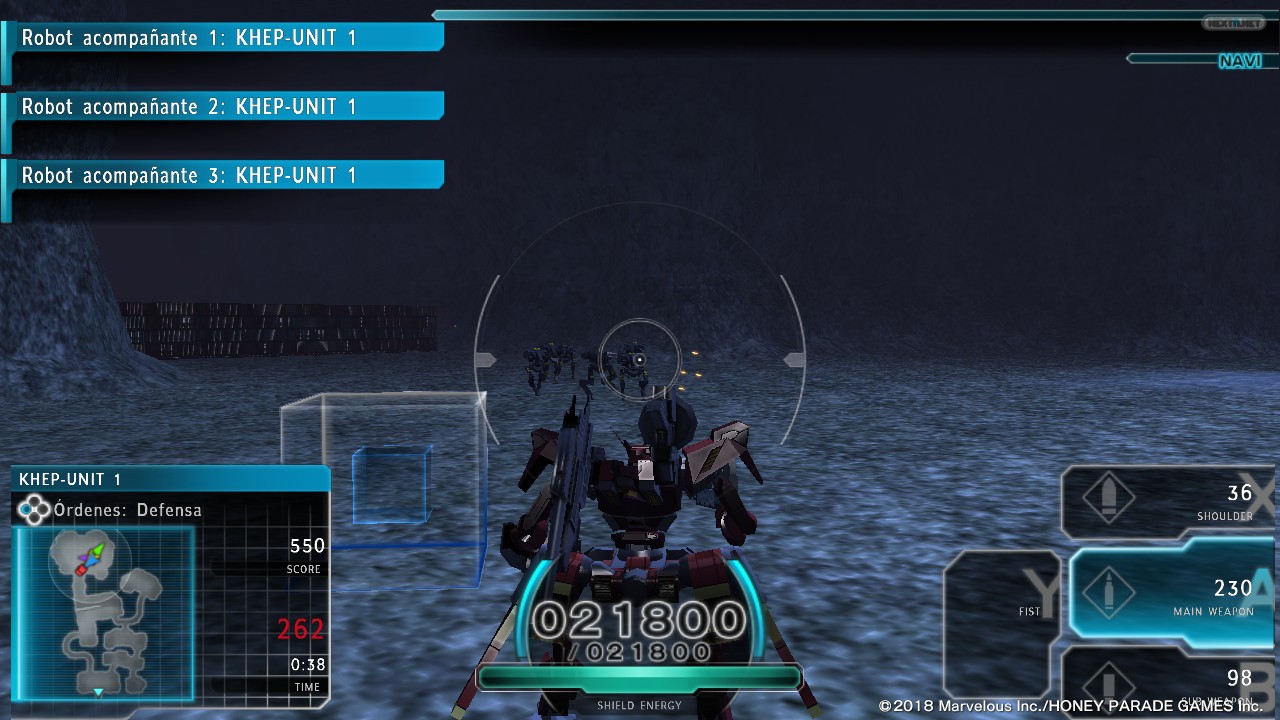Choose the Fist attack slot
This screenshot has height=720, width=1280.
click(x=1002, y=608)
